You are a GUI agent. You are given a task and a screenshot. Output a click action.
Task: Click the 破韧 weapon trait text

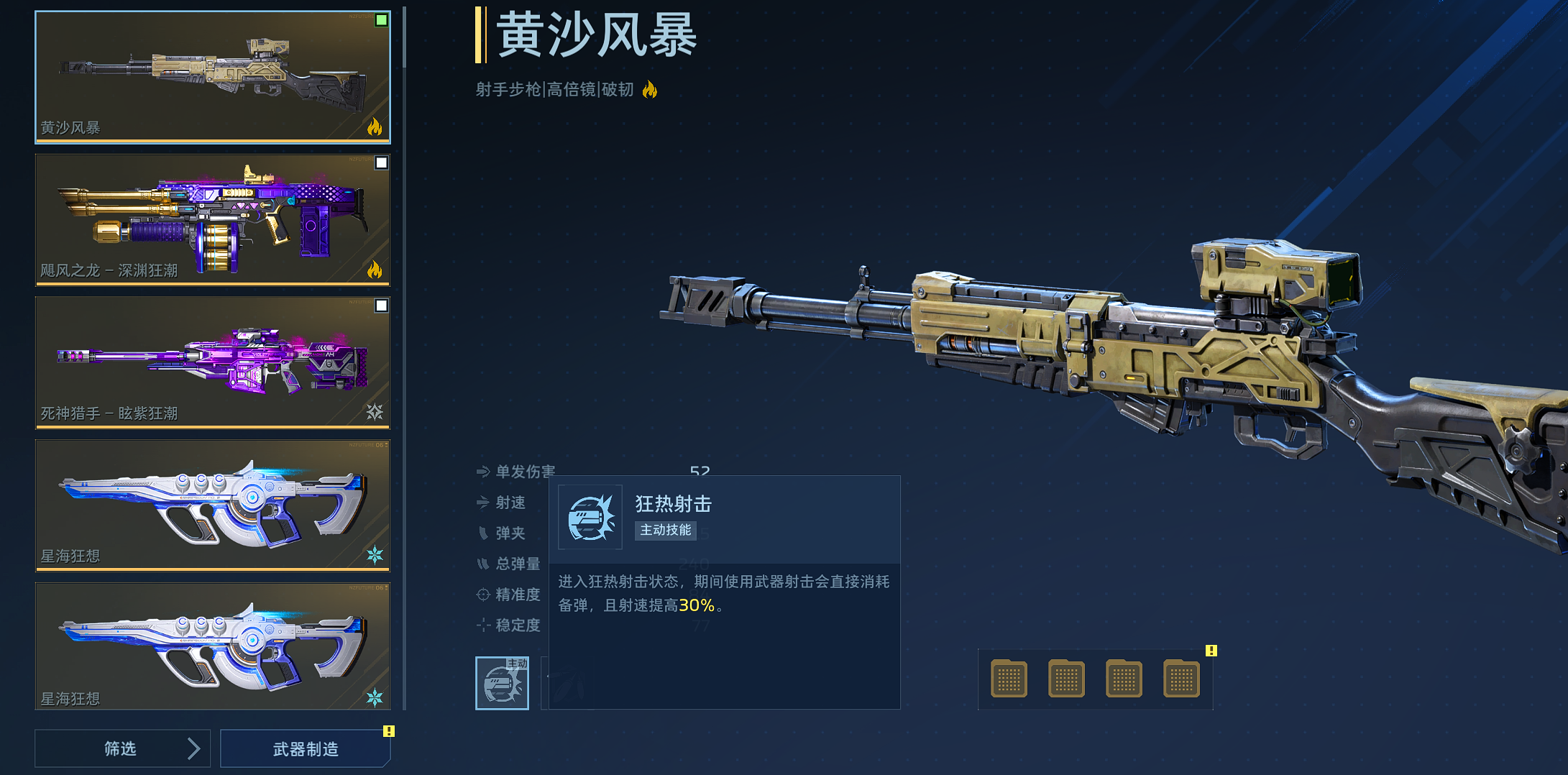point(615,89)
